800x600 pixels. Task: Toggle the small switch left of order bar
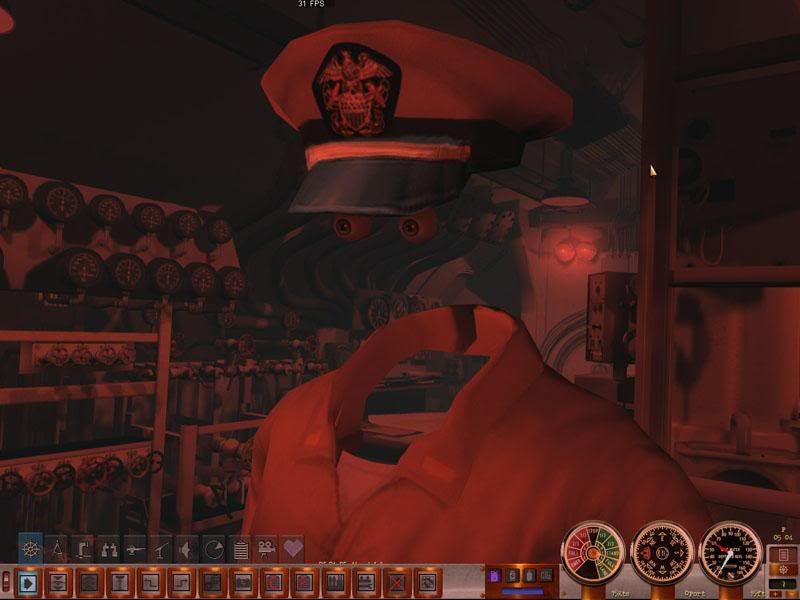point(7,580)
